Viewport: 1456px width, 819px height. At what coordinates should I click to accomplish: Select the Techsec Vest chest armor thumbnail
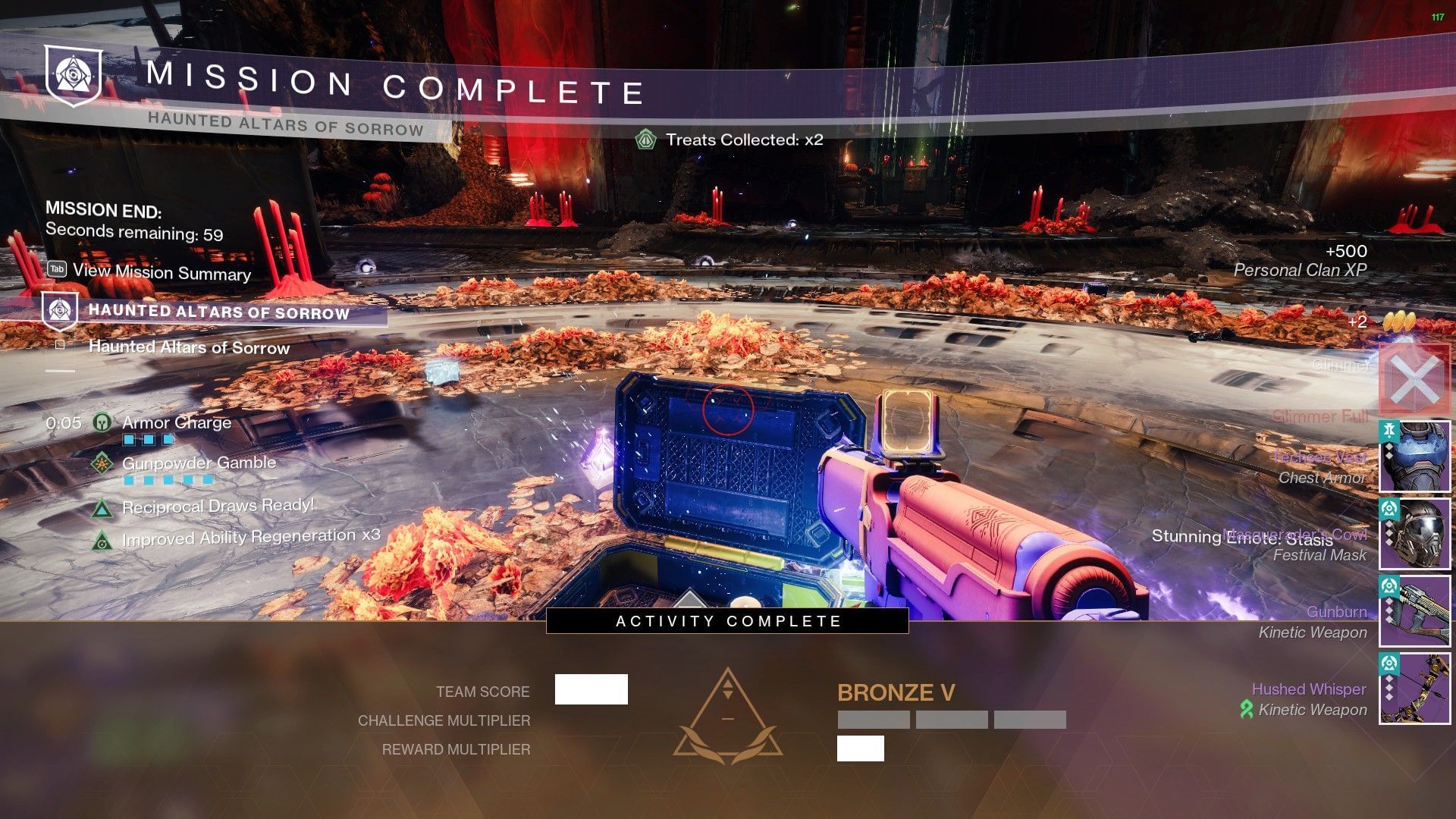1414,457
